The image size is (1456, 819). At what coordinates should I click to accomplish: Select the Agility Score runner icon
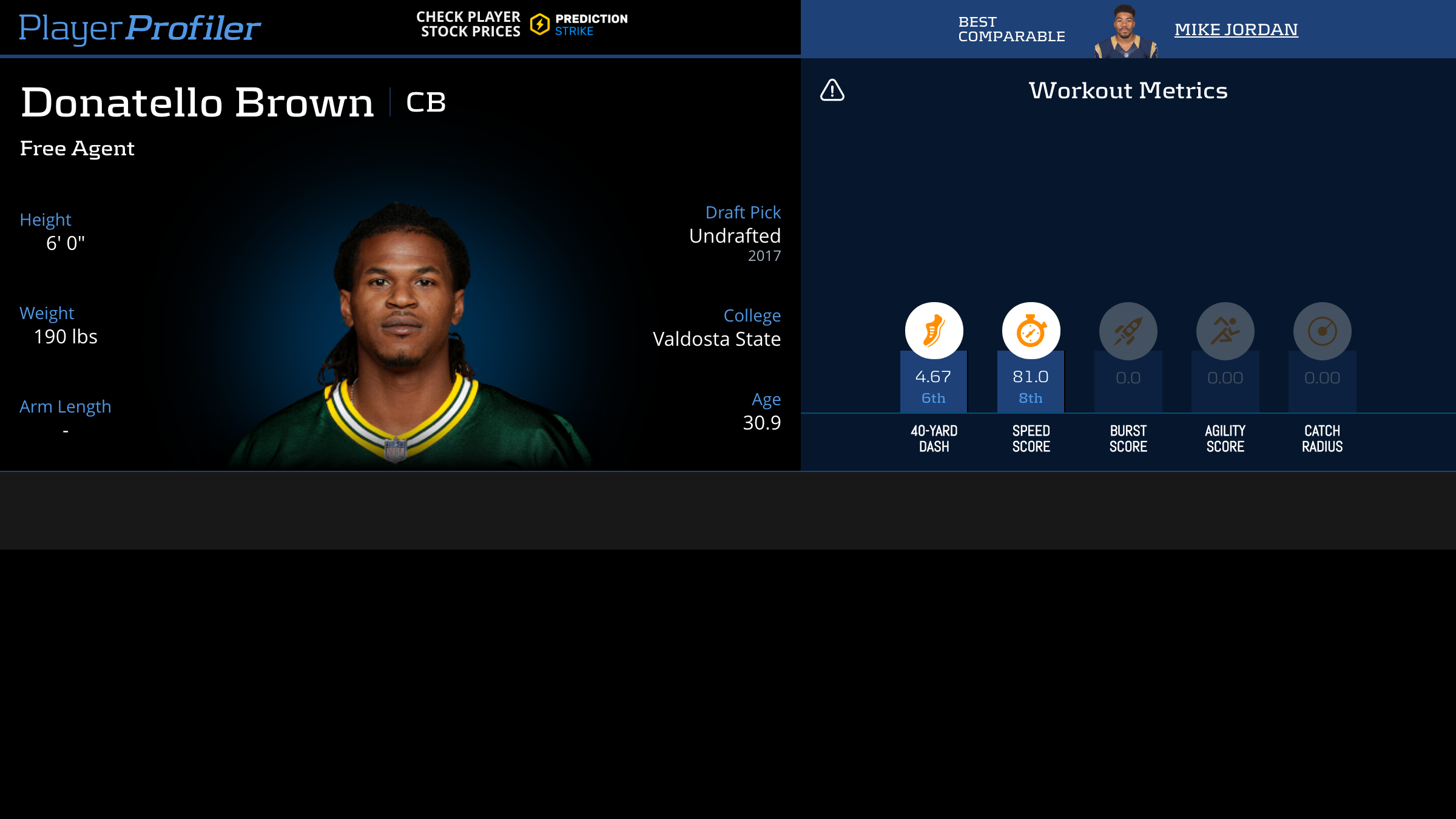pos(1225,331)
